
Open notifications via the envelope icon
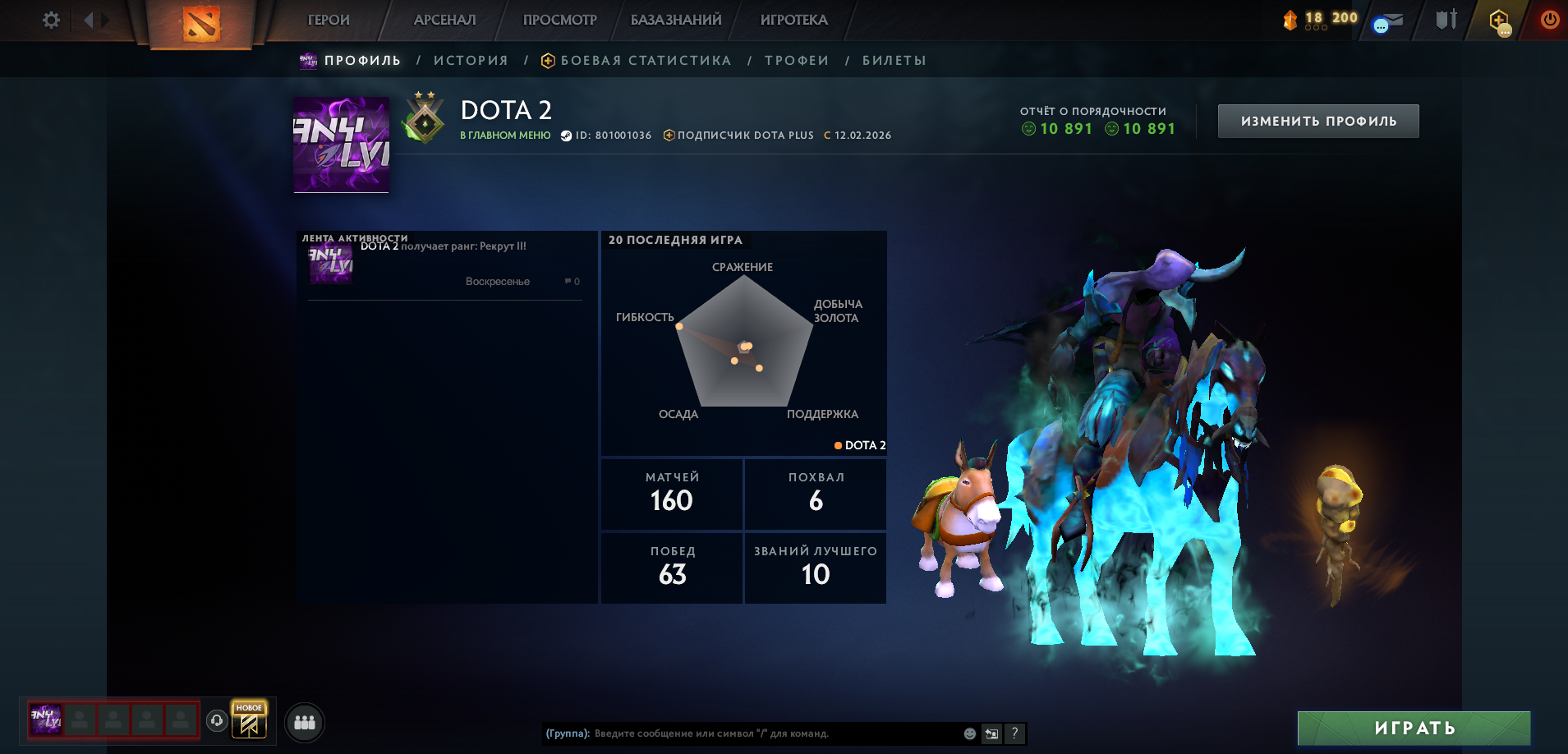(1388, 20)
